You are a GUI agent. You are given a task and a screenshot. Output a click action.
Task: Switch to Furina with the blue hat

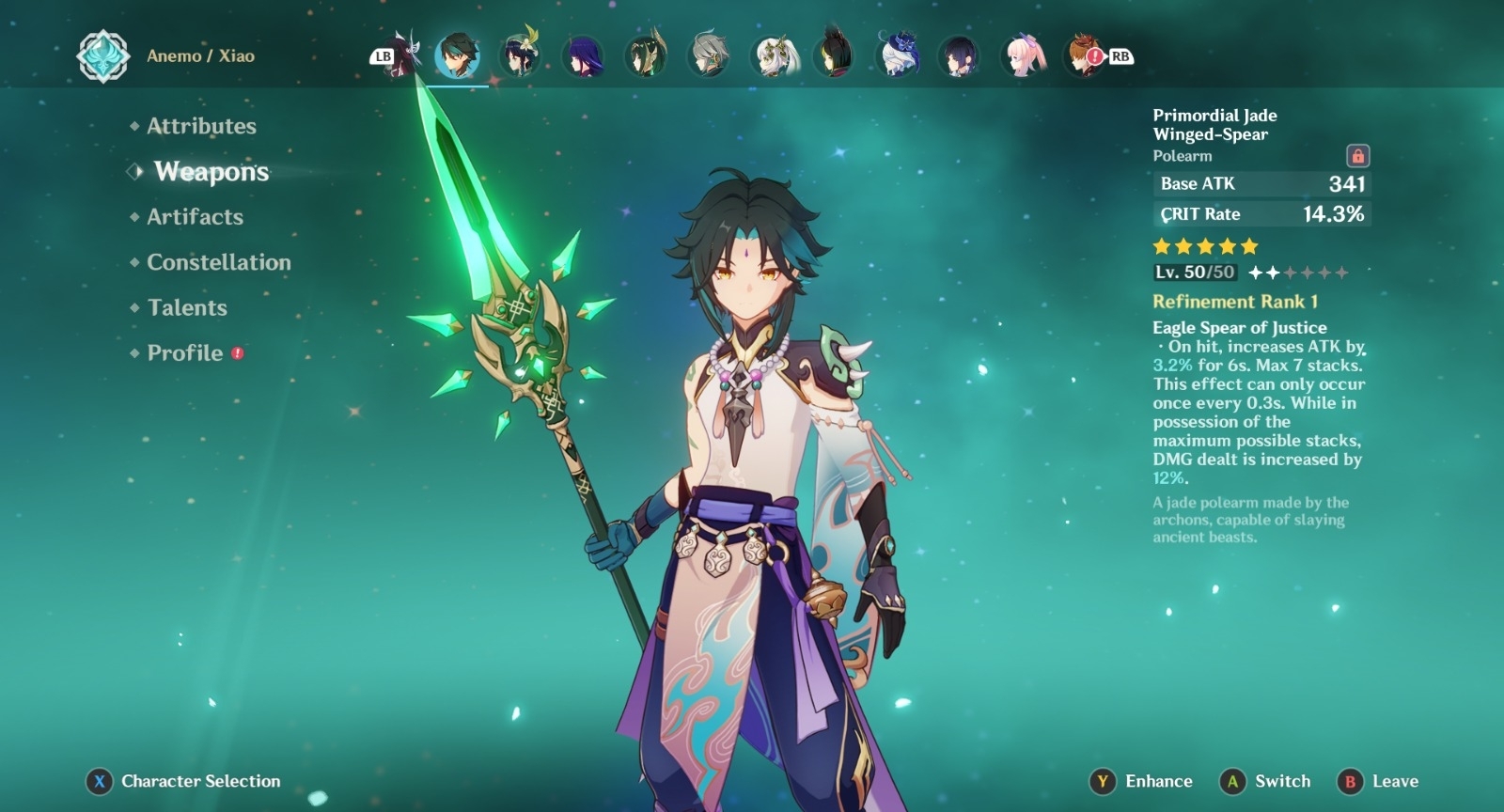pyautogui.click(x=898, y=56)
